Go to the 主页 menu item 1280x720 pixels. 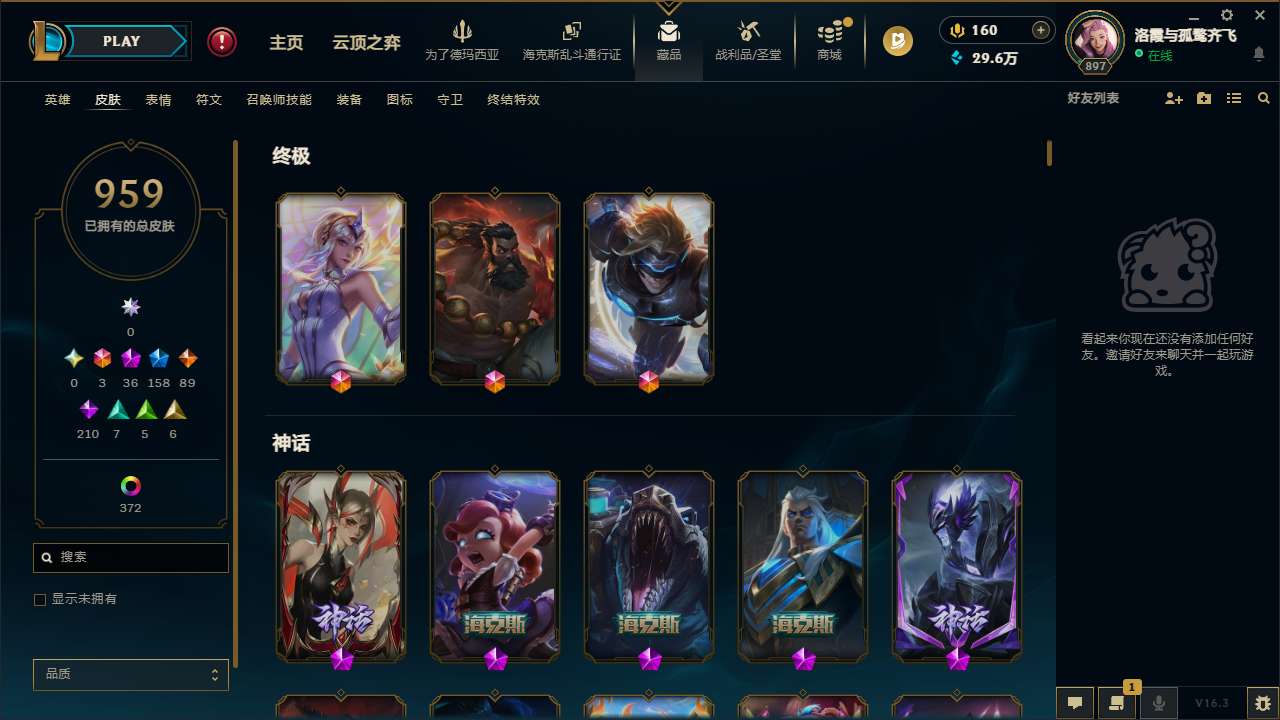[x=286, y=41]
